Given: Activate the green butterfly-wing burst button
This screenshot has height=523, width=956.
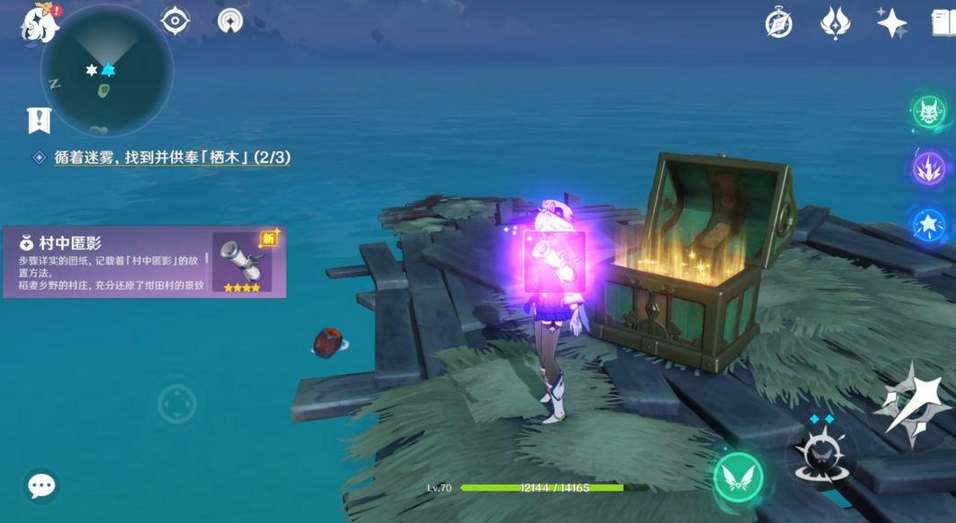Looking at the screenshot, I should (739, 478).
